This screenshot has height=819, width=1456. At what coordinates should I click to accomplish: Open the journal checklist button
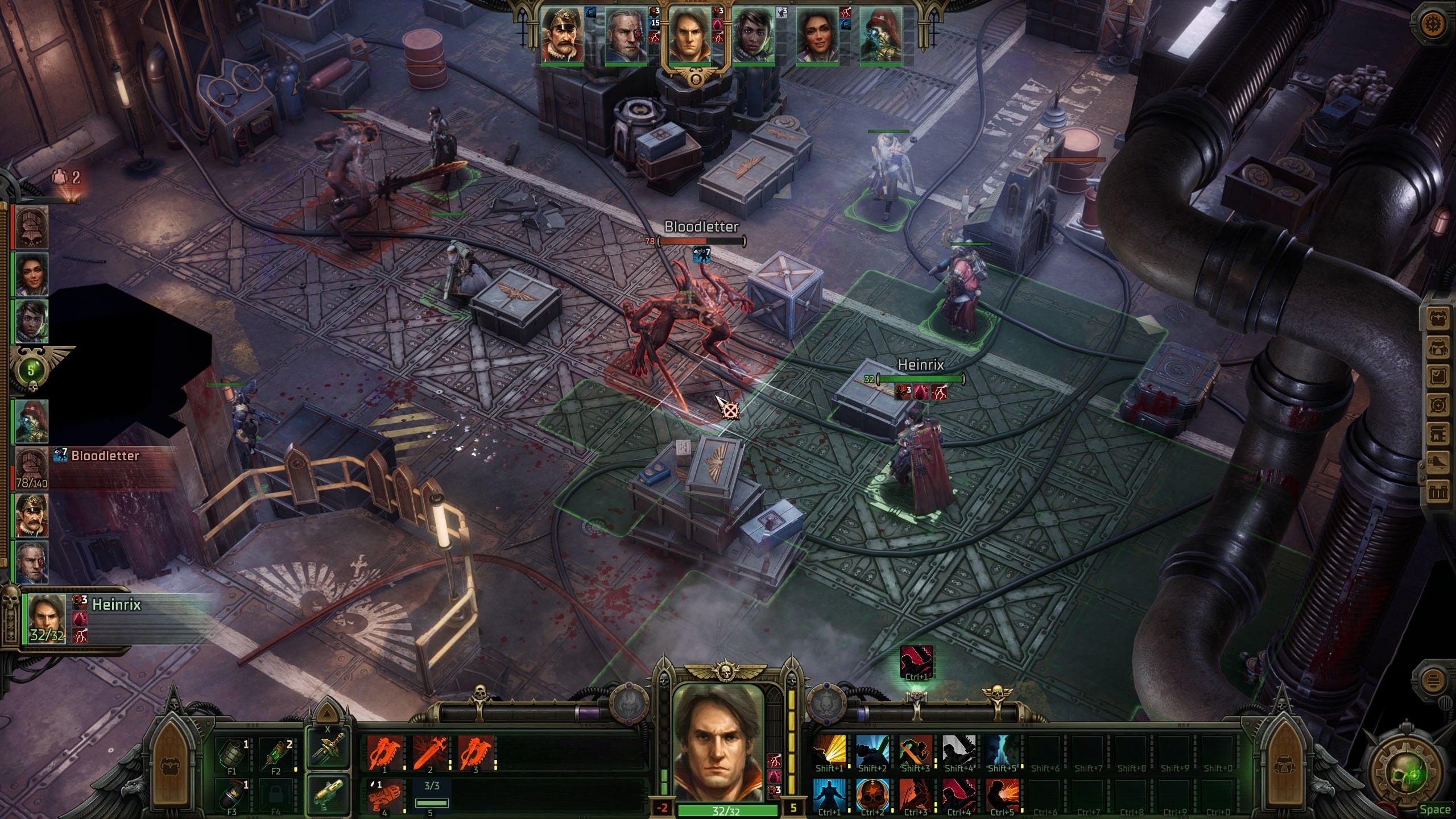tap(1438, 377)
